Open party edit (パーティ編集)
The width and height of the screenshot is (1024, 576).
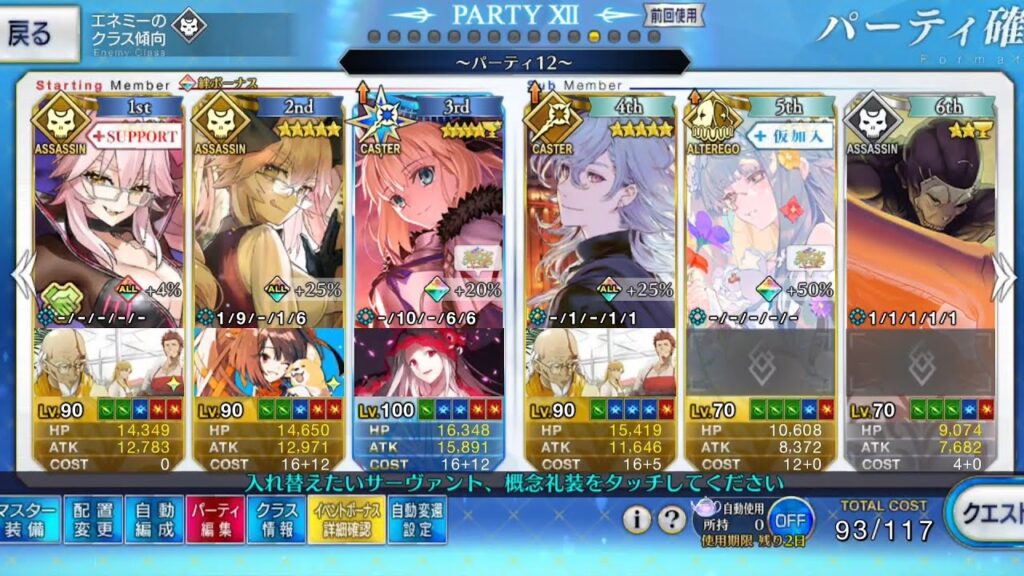(x=215, y=519)
